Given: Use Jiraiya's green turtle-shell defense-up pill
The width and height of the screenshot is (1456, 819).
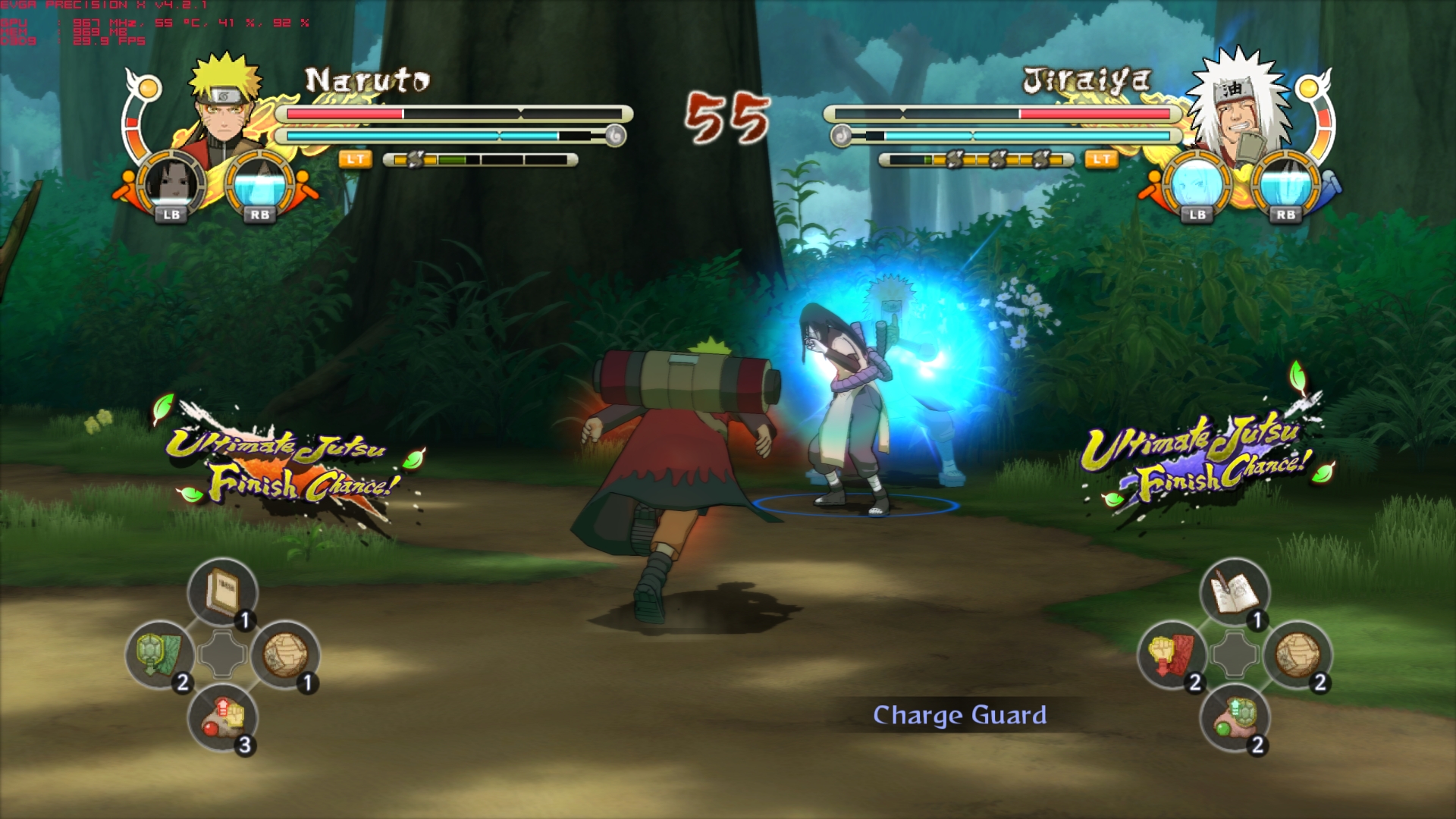Looking at the screenshot, I should click(x=1235, y=717).
